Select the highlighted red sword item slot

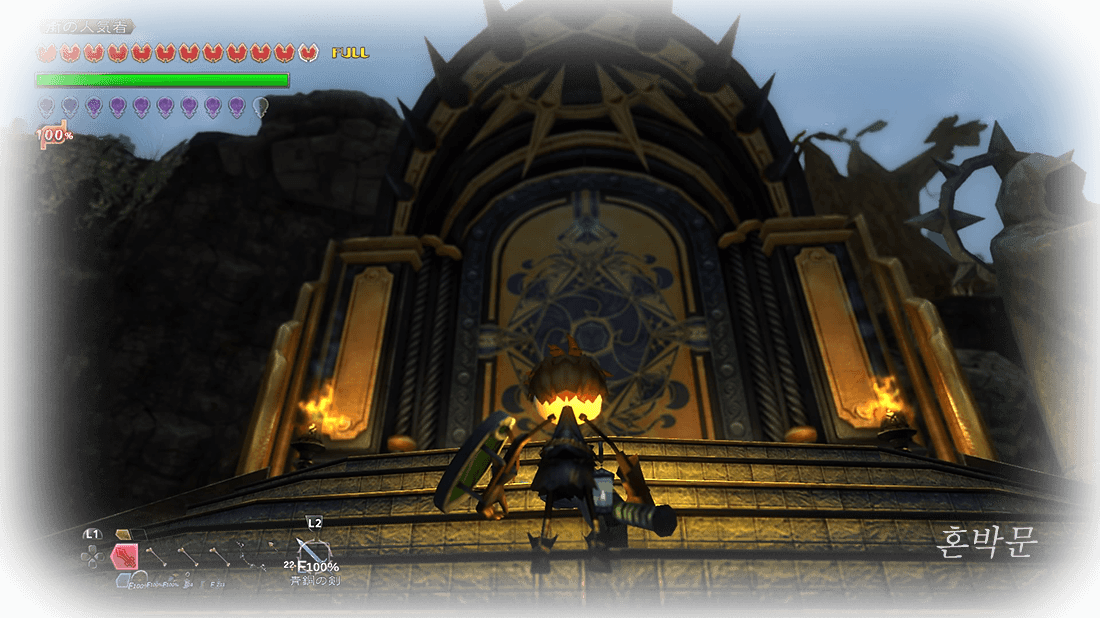[124, 557]
